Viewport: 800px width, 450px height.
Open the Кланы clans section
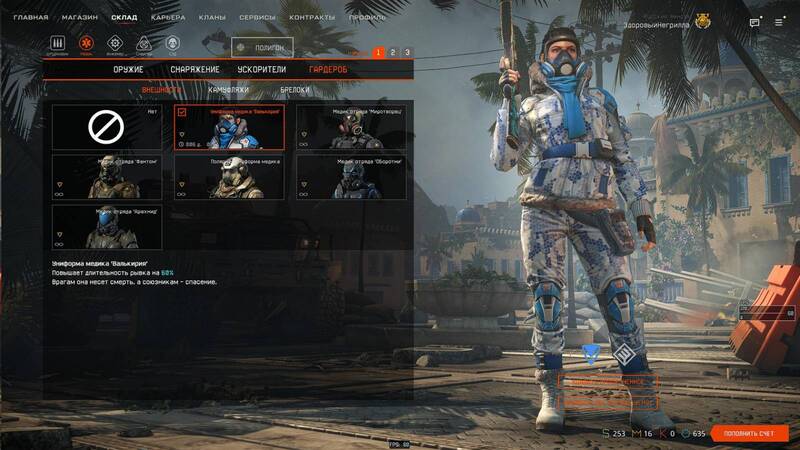tap(210, 18)
